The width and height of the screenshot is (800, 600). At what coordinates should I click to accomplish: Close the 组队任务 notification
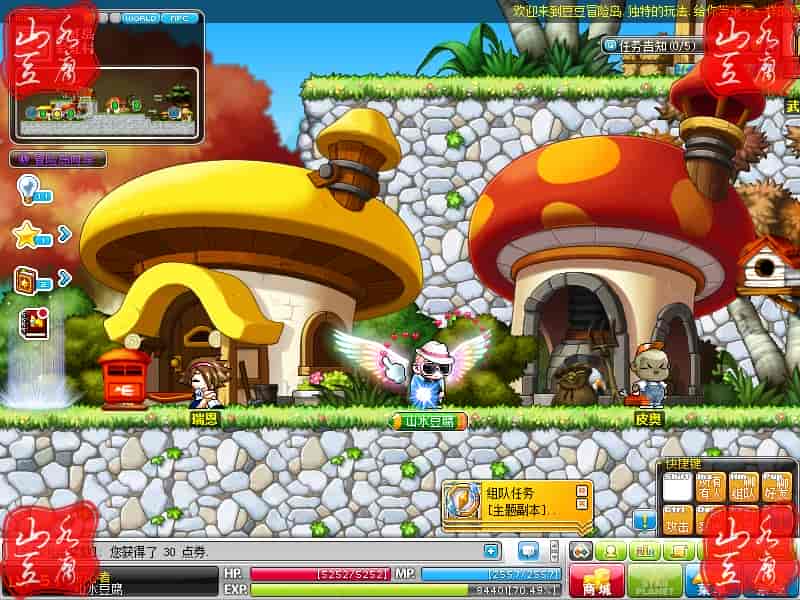(x=580, y=490)
